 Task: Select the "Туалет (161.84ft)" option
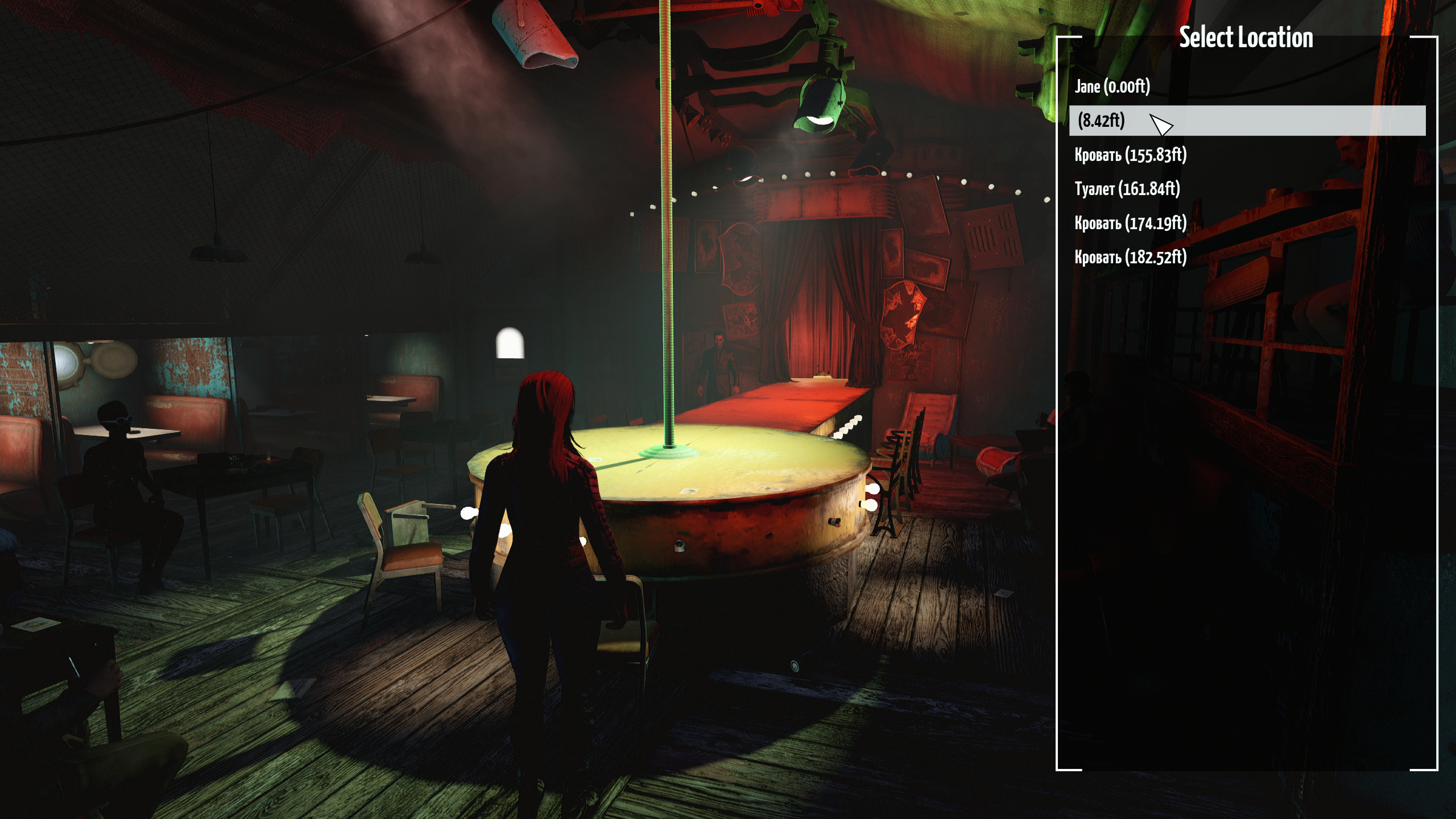pos(1126,187)
